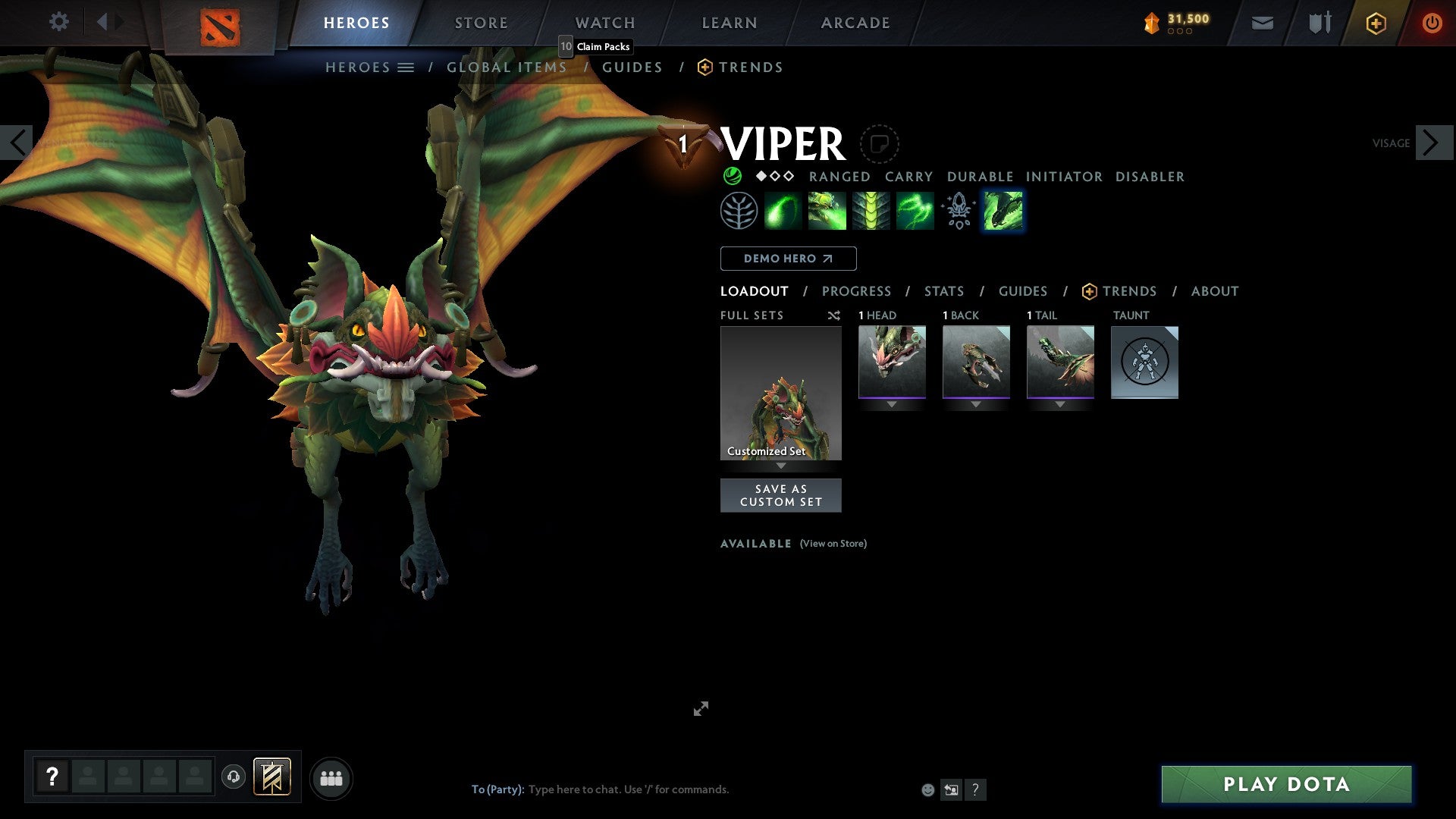The height and width of the screenshot is (819, 1456).
Task: Open voice chat headset icon near party slots
Action: 234,777
